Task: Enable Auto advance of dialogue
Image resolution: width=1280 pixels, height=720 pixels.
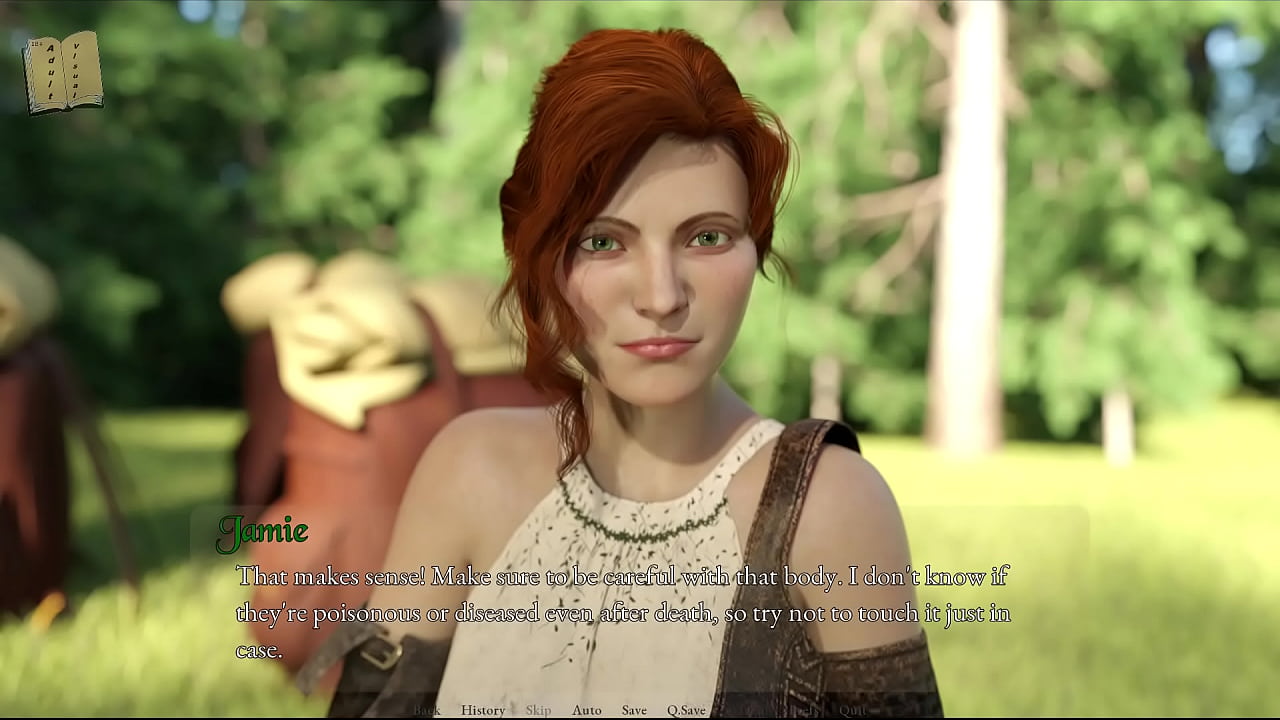Action: [587, 710]
